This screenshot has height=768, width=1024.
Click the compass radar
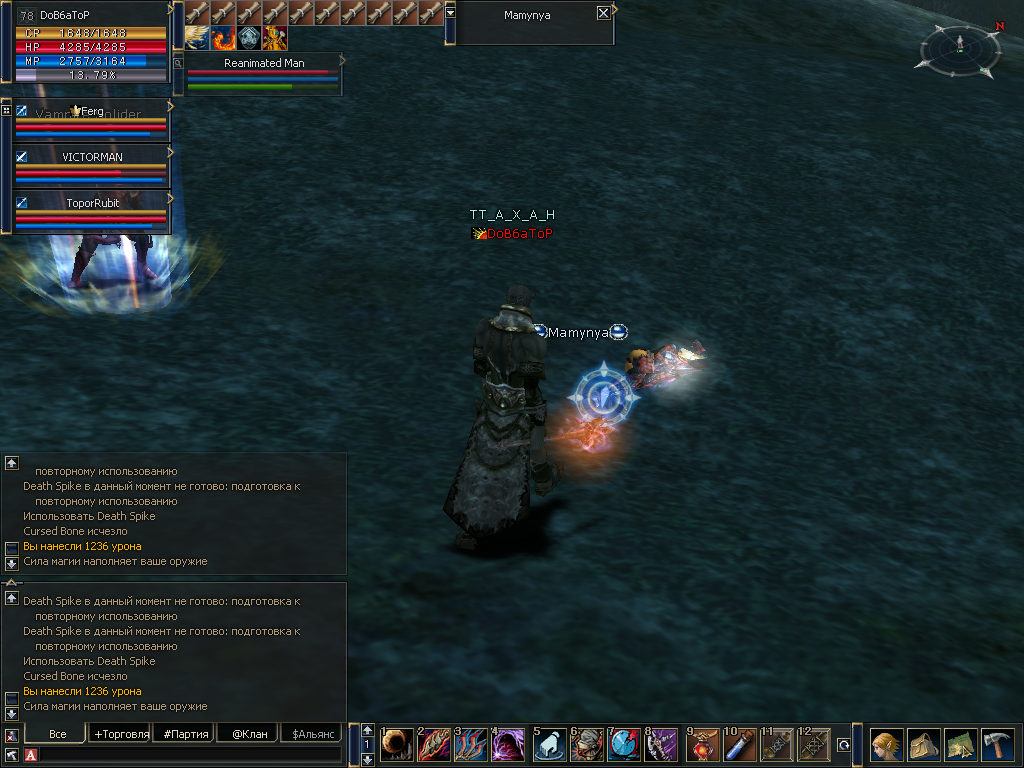coord(960,50)
